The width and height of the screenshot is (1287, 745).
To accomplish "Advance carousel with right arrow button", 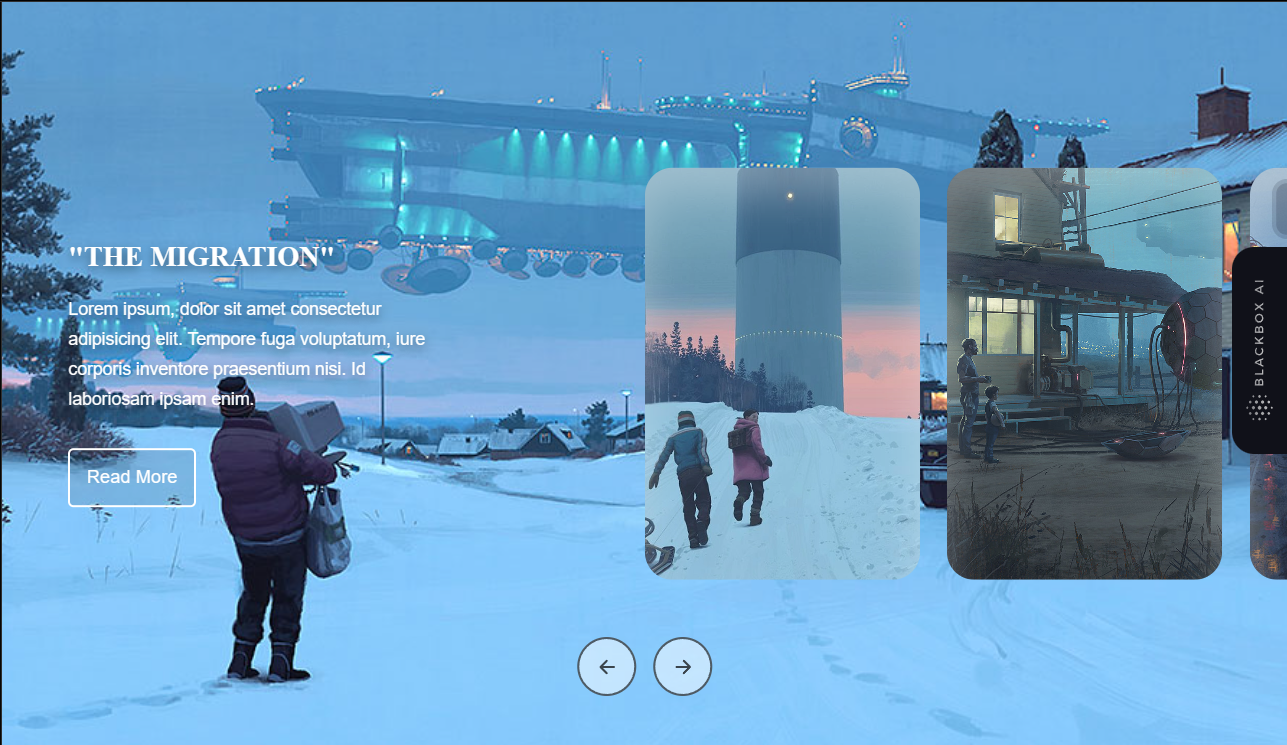I will (x=683, y=666).
